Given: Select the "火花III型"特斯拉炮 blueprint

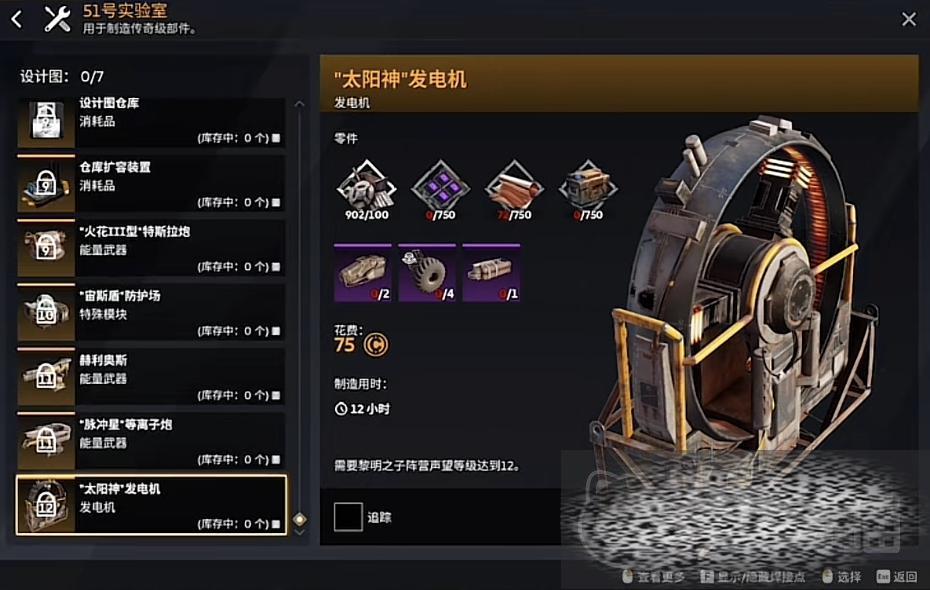Looking at the screenshot, I should 151,249.
